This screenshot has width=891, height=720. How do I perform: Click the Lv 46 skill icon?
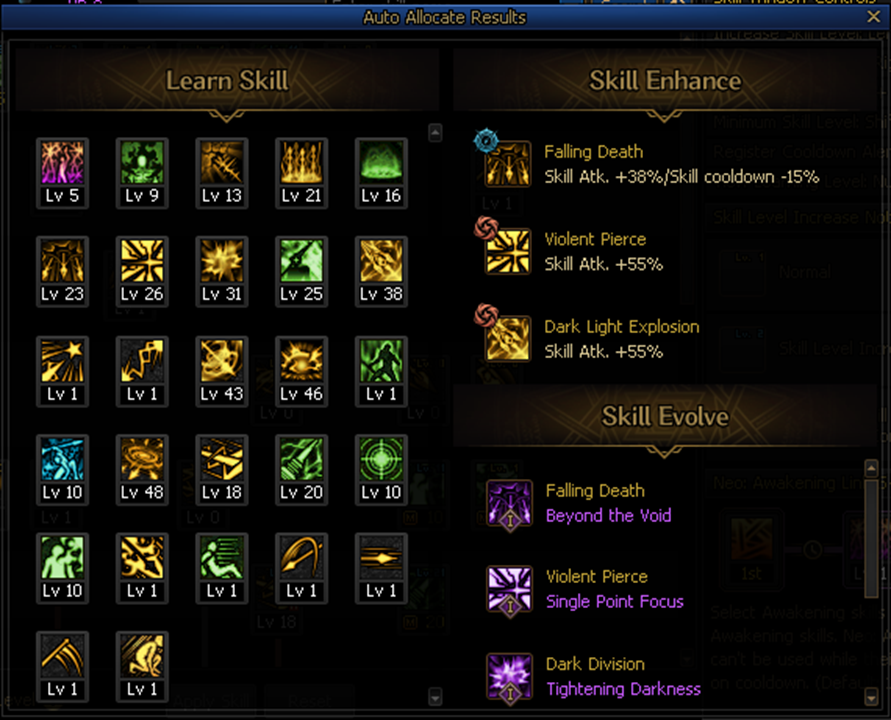(x=302, y=361)
